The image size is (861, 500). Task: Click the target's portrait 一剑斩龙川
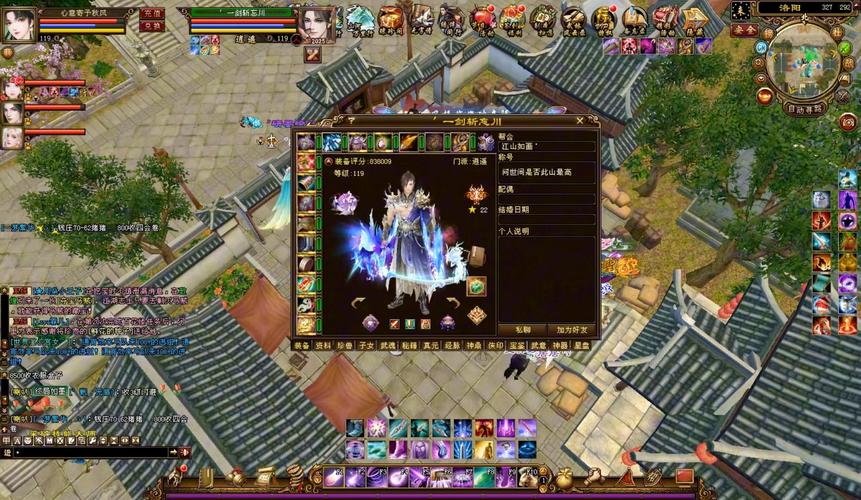tap(316, 24)
